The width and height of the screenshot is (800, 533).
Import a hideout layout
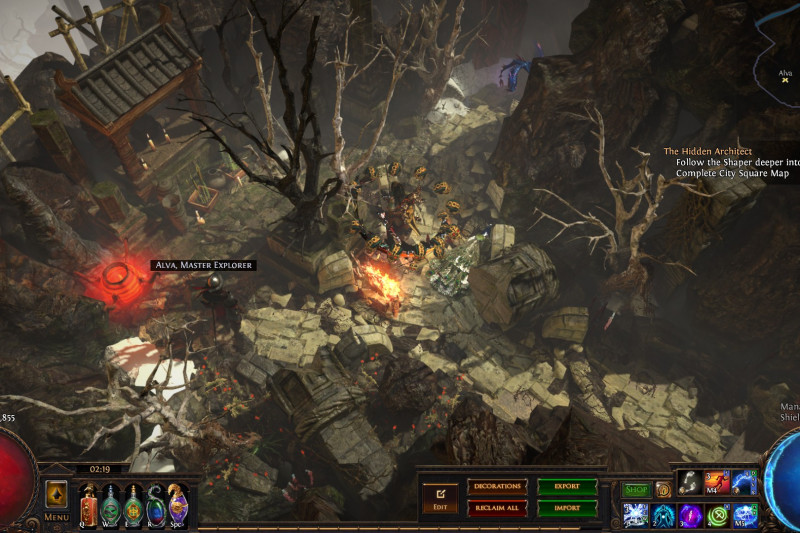(x=567, y=508)
